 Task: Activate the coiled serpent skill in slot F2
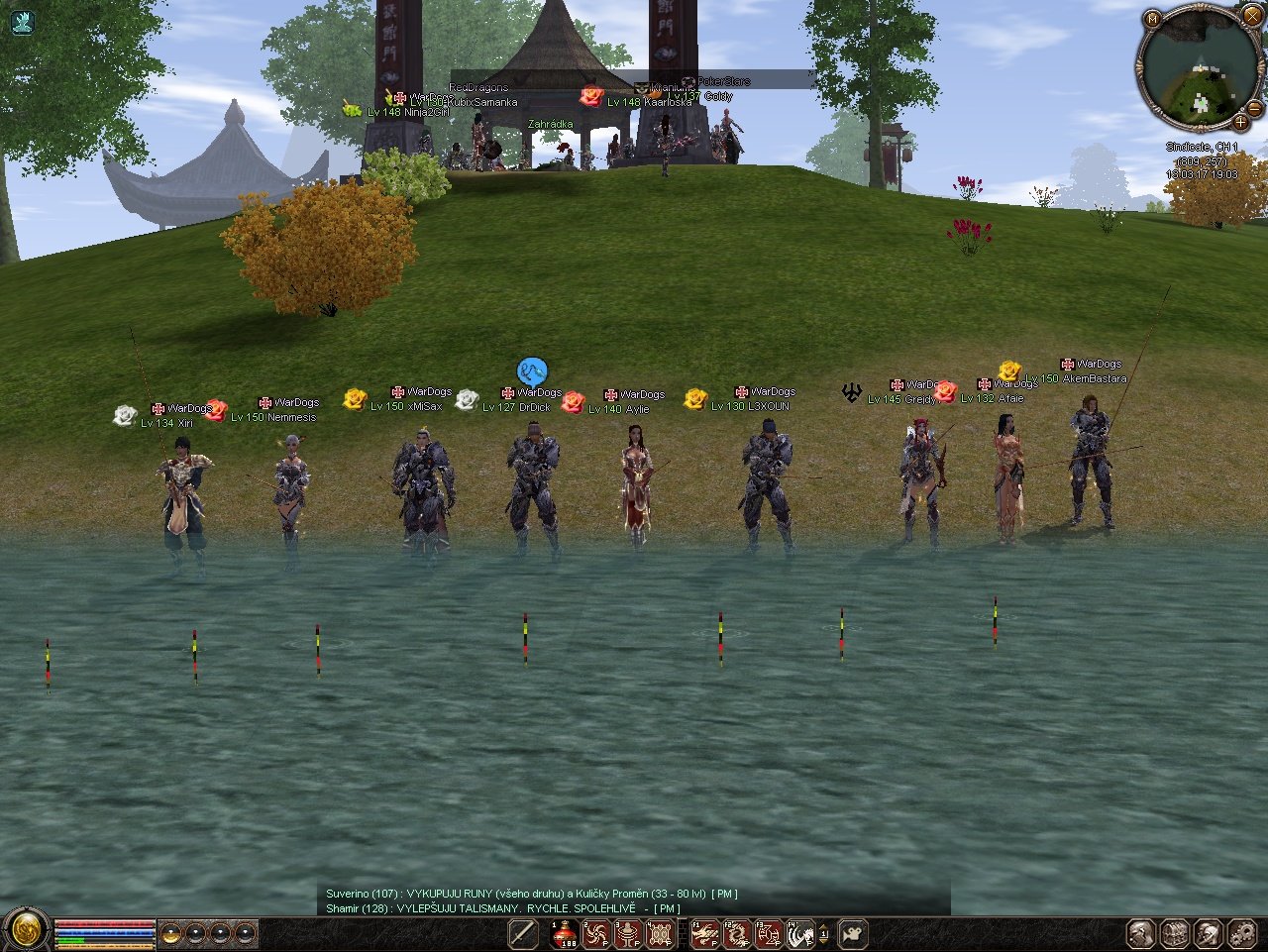pos(737,933)
